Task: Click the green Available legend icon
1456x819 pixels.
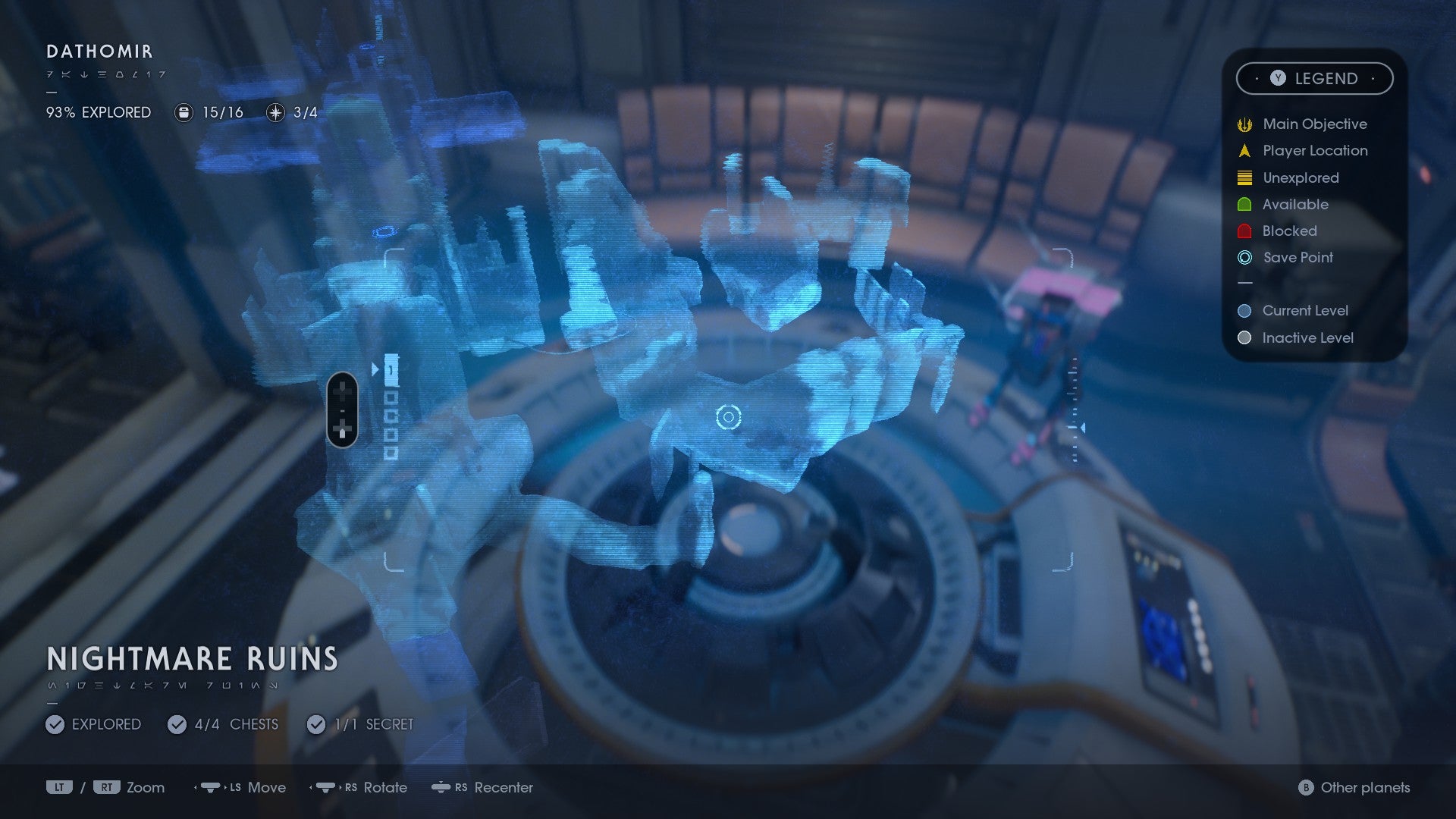Action: (x=1244, y=204)
